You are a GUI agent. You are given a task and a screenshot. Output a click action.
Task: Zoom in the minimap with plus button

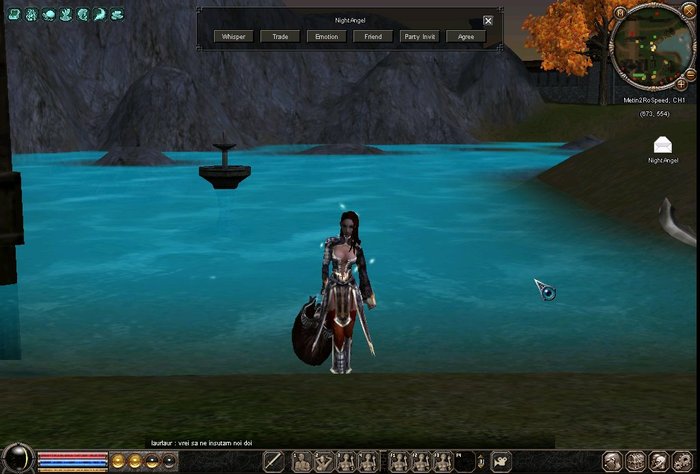pos(681,86)
